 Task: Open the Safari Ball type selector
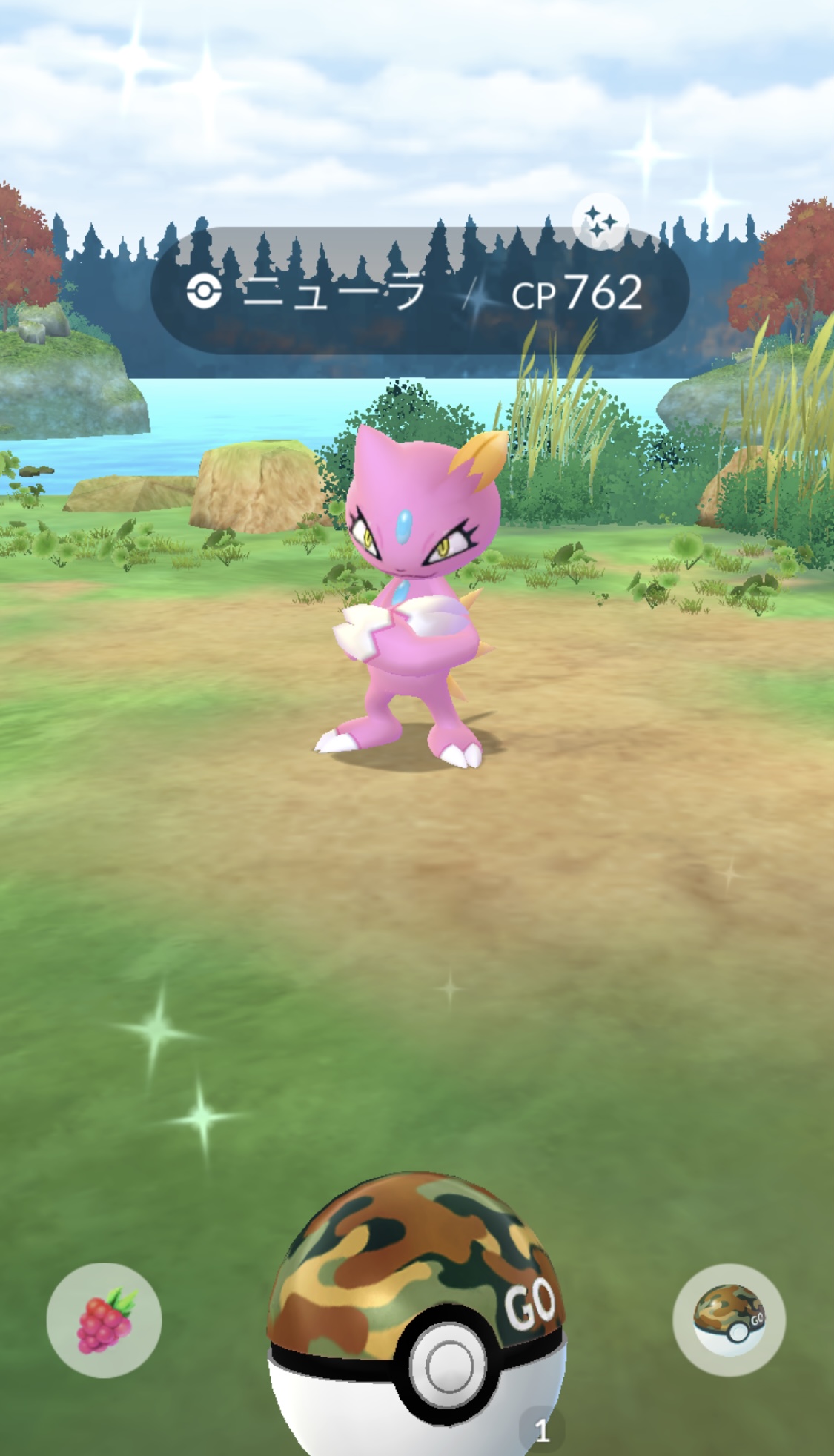pos(729,1320)
